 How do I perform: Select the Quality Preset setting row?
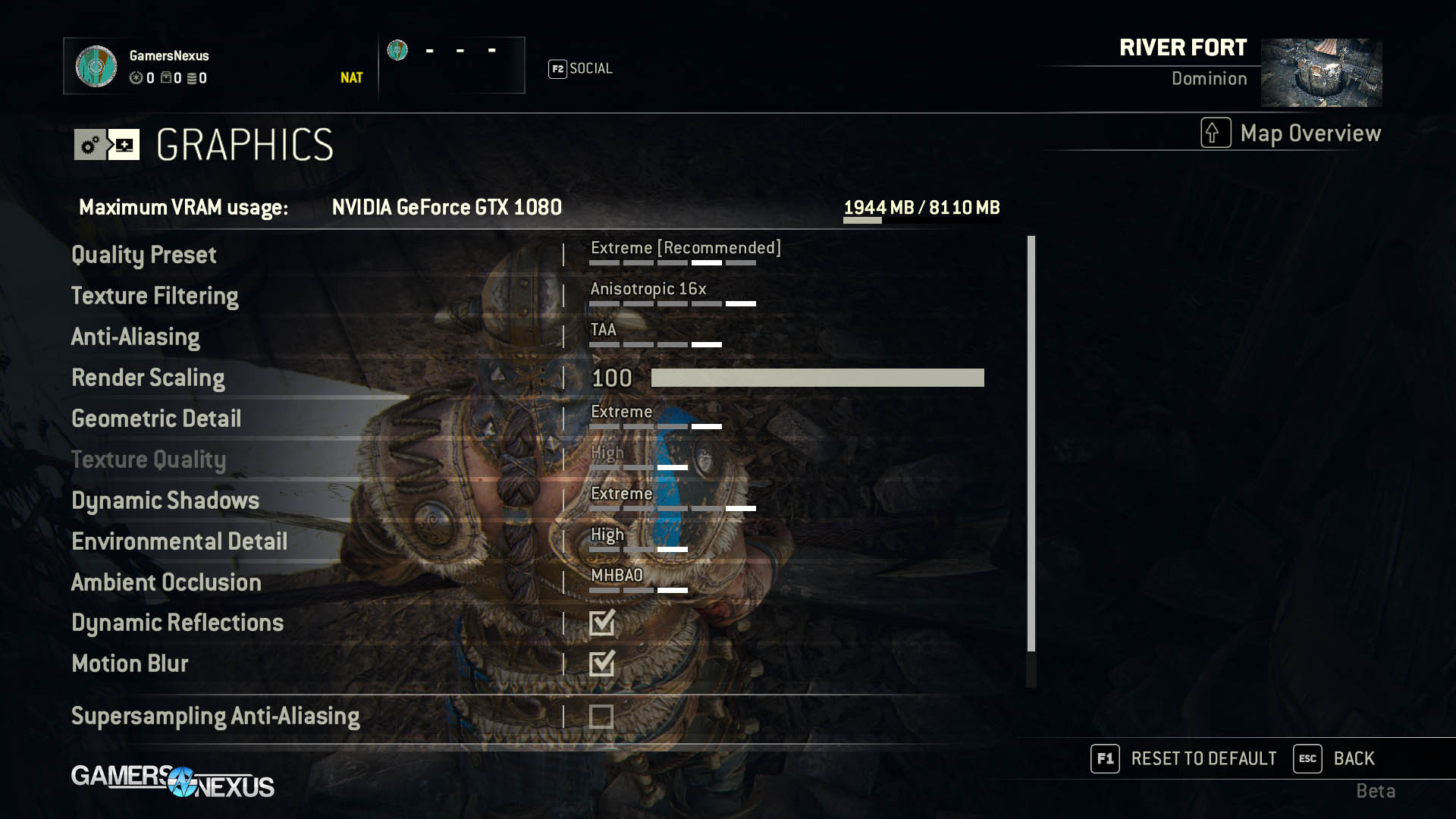click(x=144, y=255)
